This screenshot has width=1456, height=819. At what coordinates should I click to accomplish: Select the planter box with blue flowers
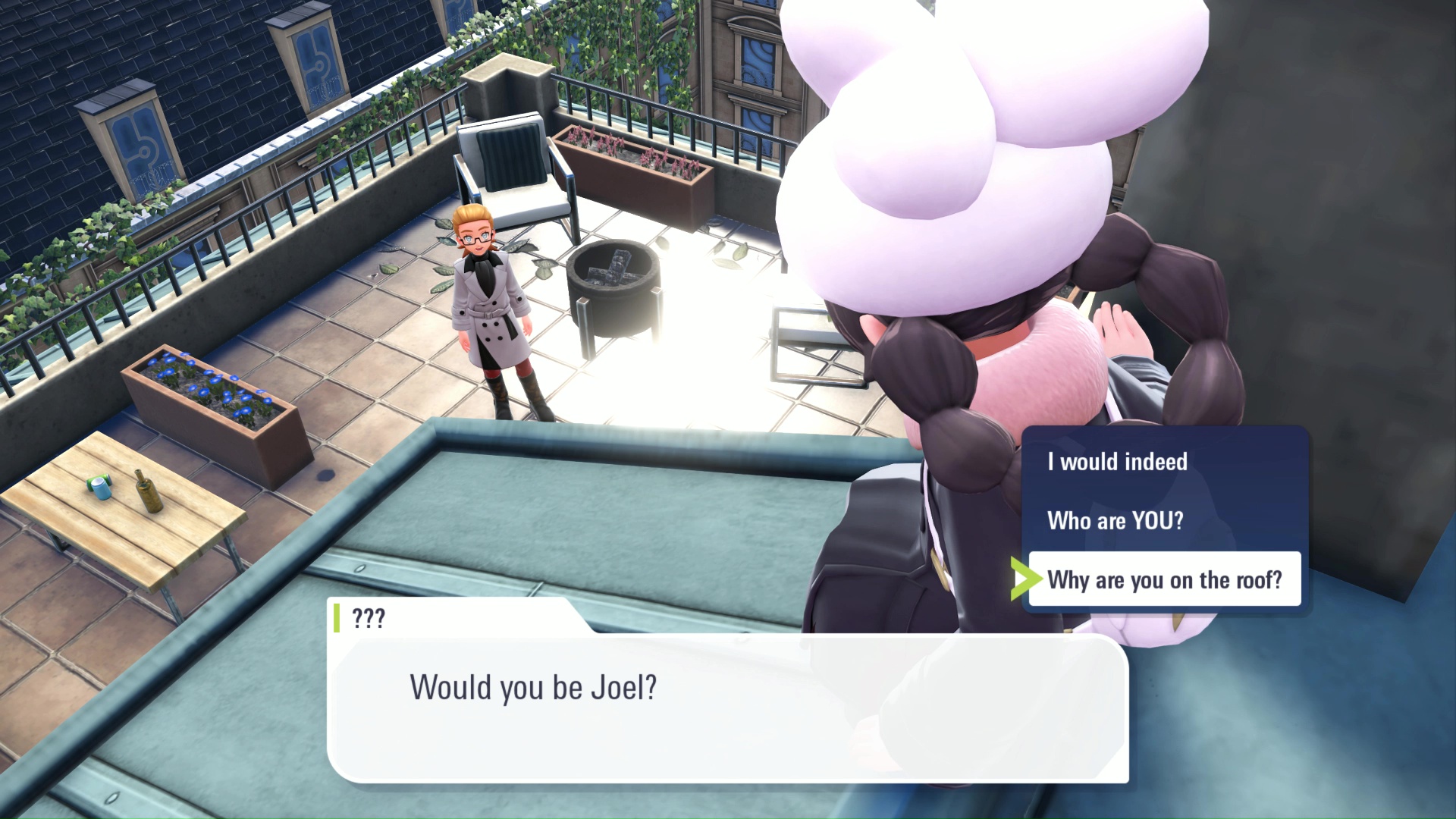tap(212, 394)
